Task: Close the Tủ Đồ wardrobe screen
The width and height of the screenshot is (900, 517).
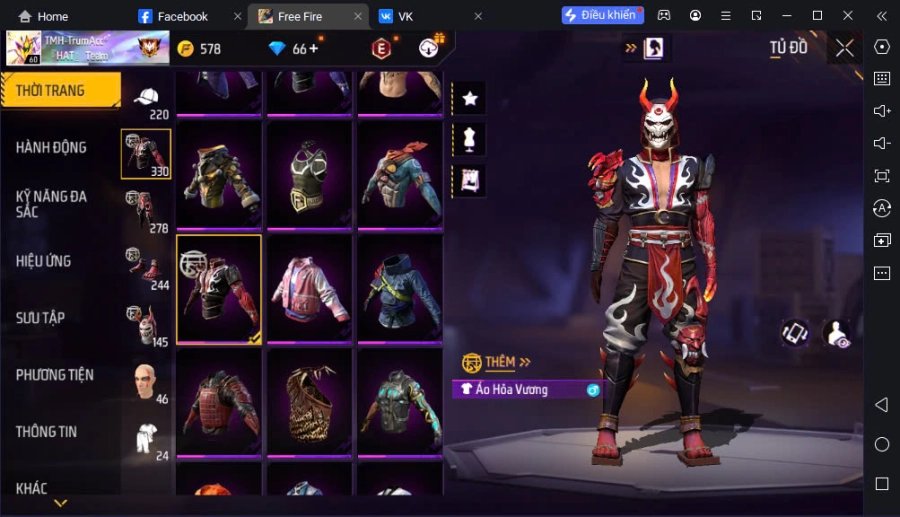Action: point(845,48)
